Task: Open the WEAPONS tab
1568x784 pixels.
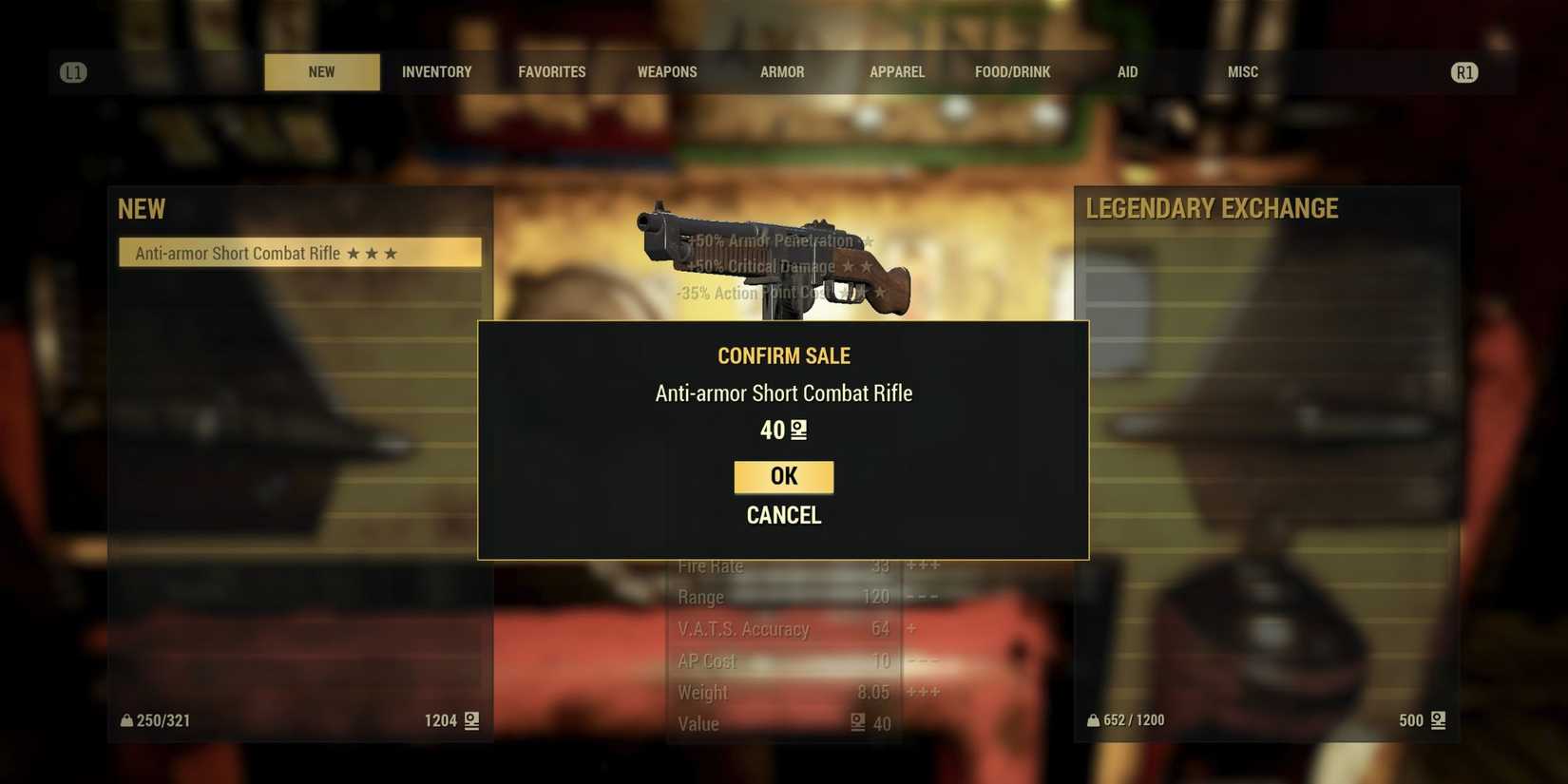Action: [x=666, y=71]
